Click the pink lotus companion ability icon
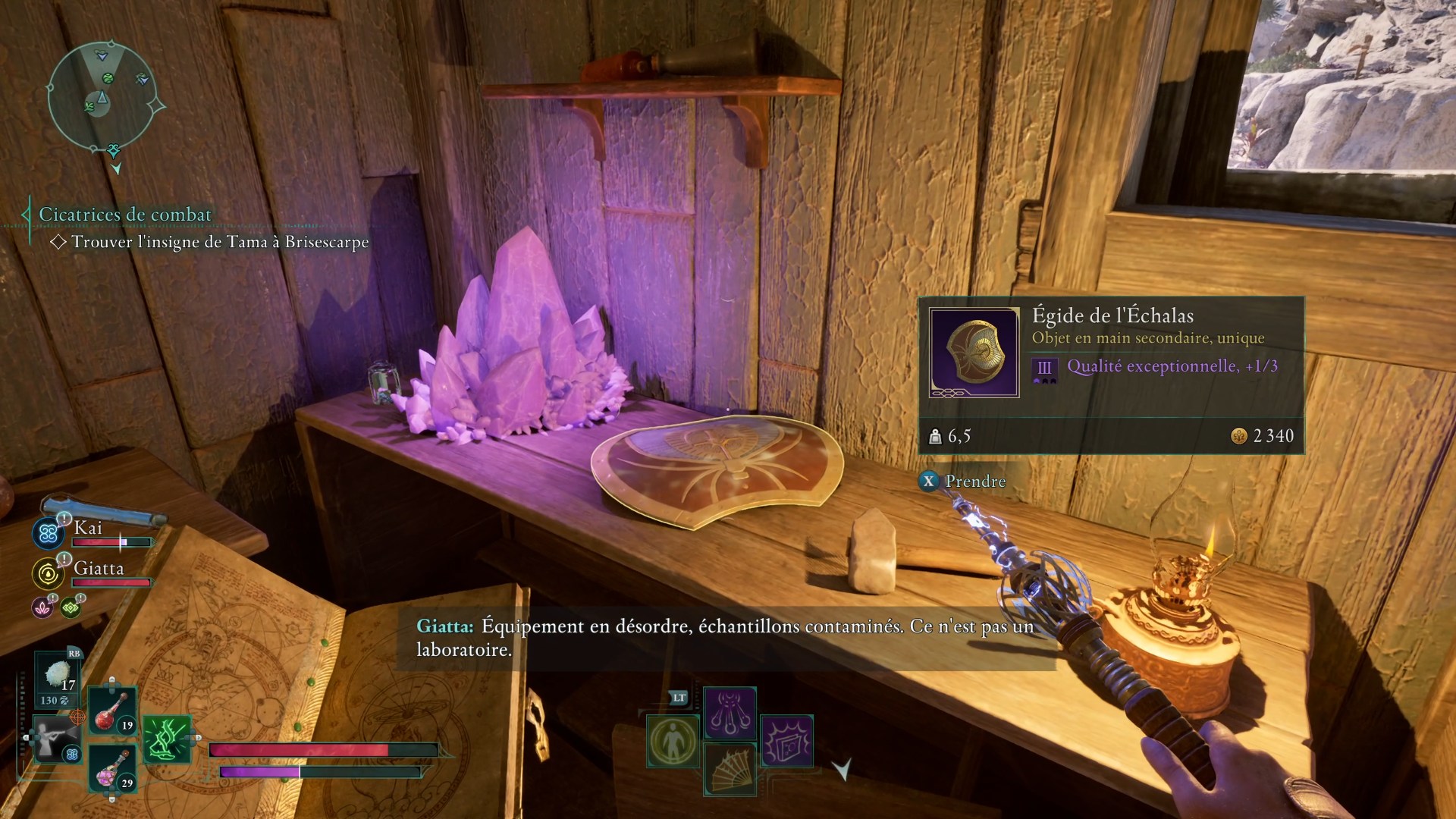The image size is (1456, 819). pos(42,607)
